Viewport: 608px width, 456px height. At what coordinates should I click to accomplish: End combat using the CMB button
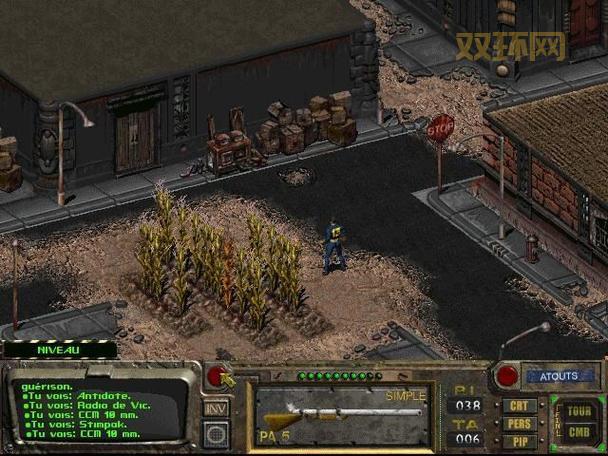pos(578,431)
